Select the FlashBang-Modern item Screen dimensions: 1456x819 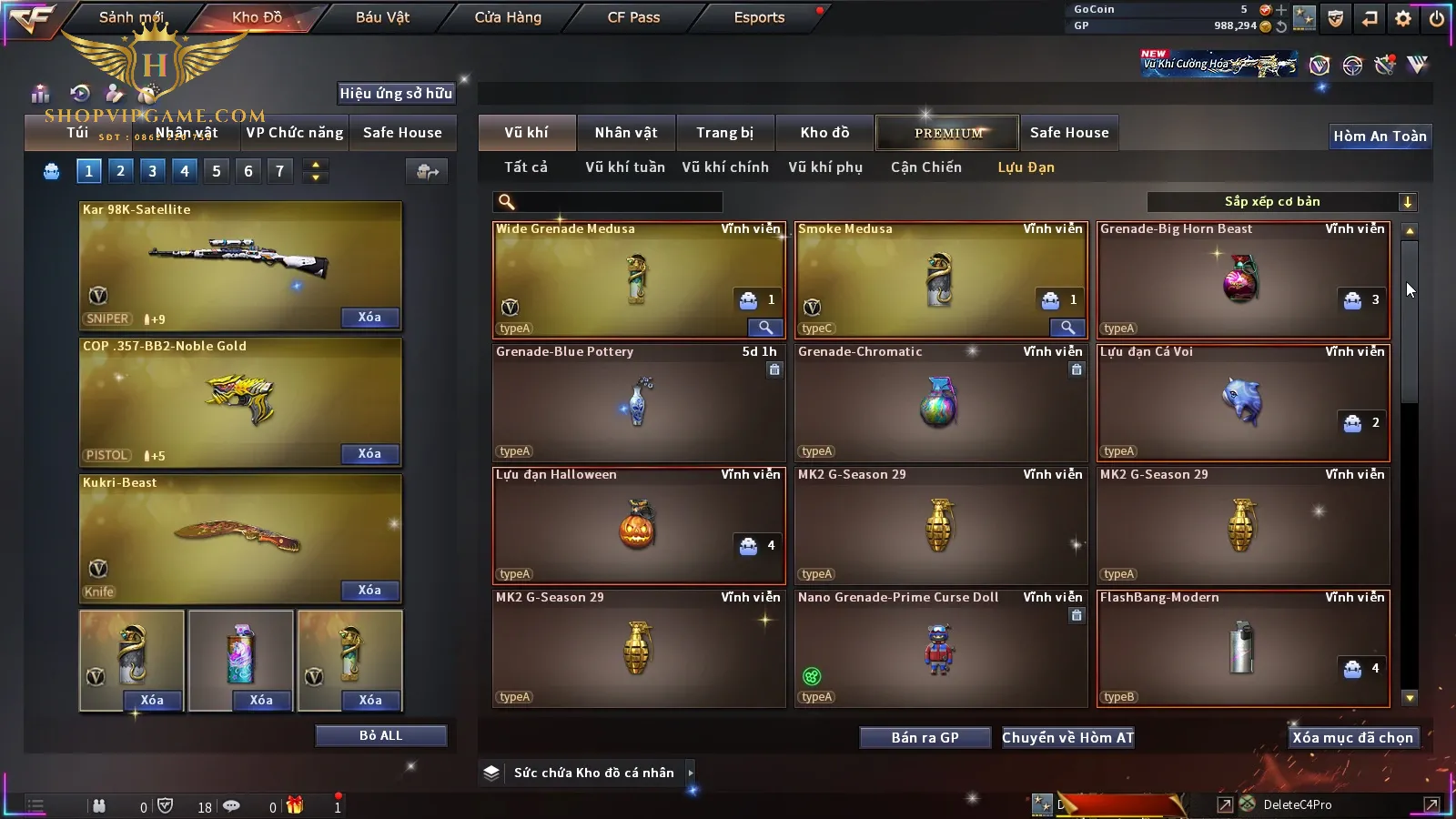tap(1241, 648)
